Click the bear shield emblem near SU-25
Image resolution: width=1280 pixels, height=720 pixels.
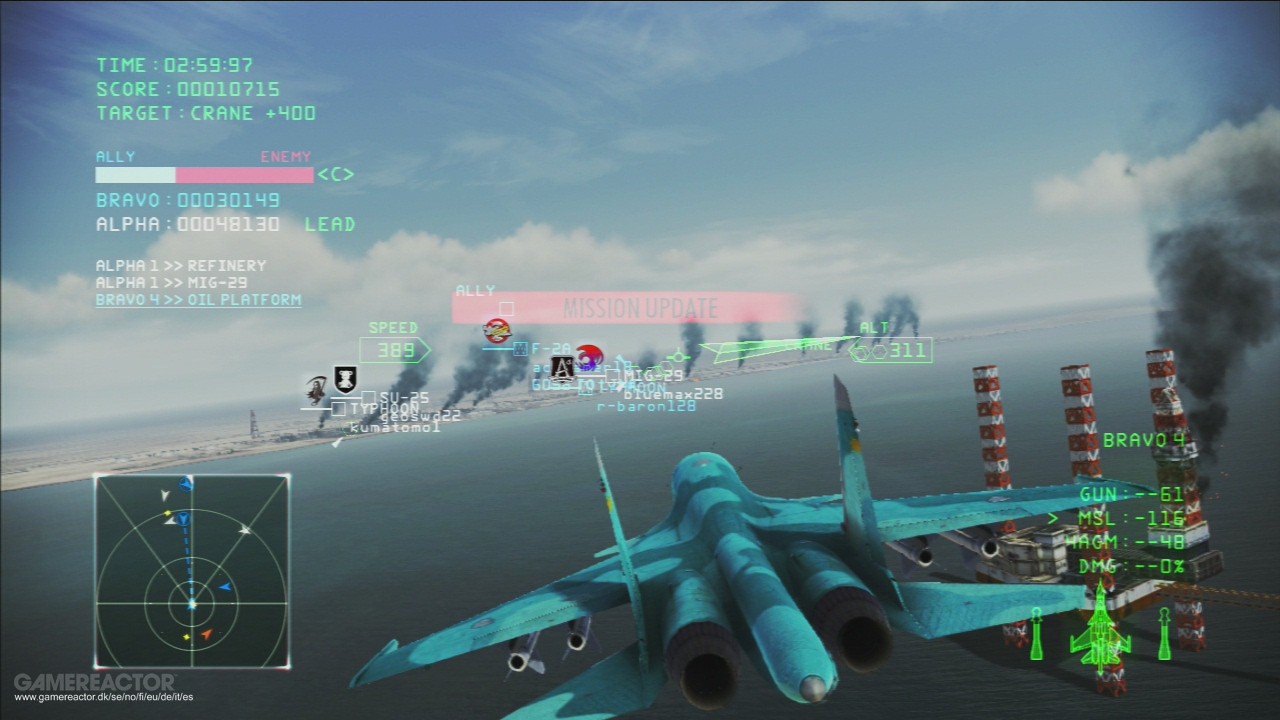[x=345, y=379]
